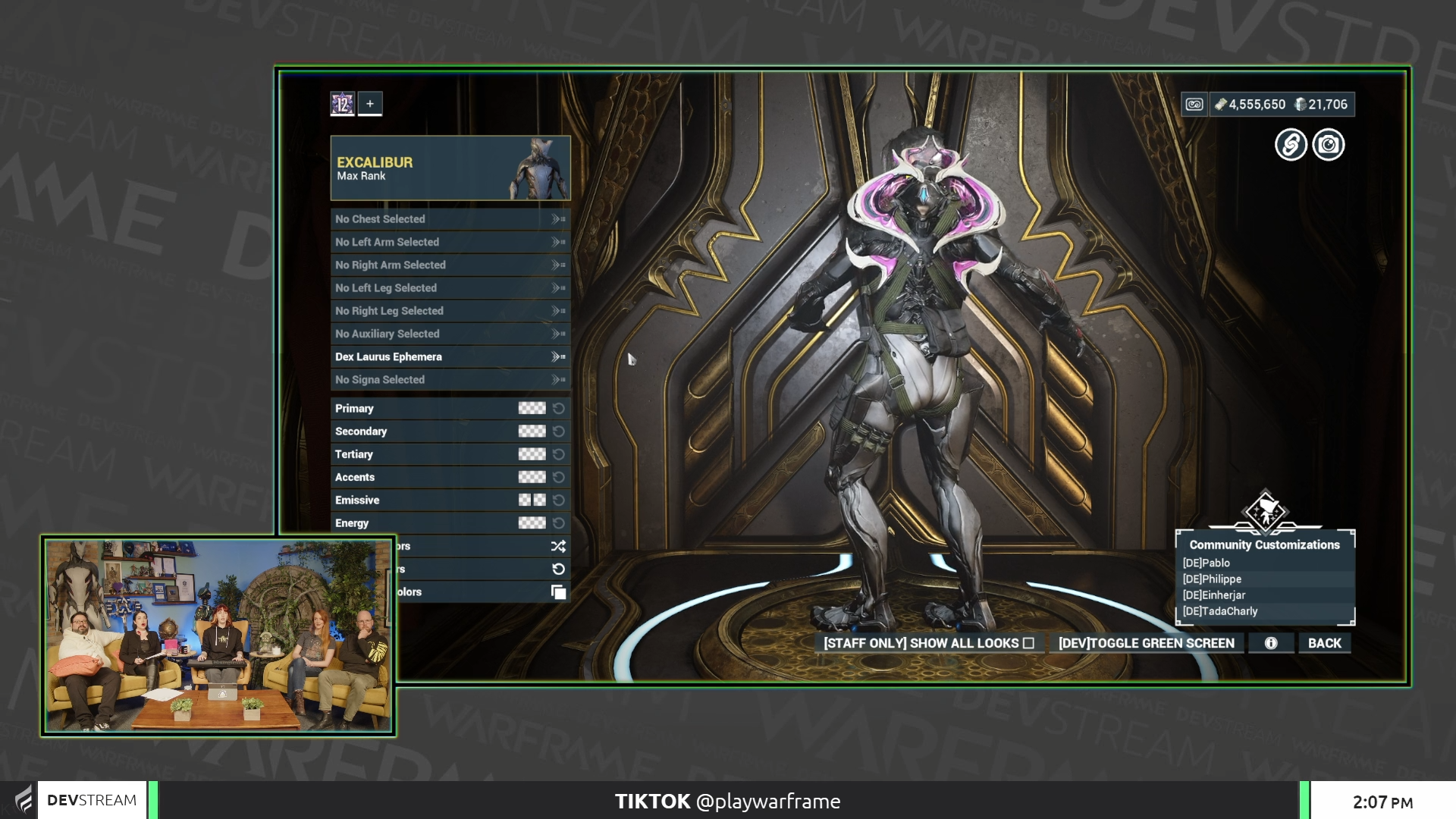This screenshot has height=819, width=1456.
Task: Click the shuffle icon to randomize colors
Action: (558, 545)
